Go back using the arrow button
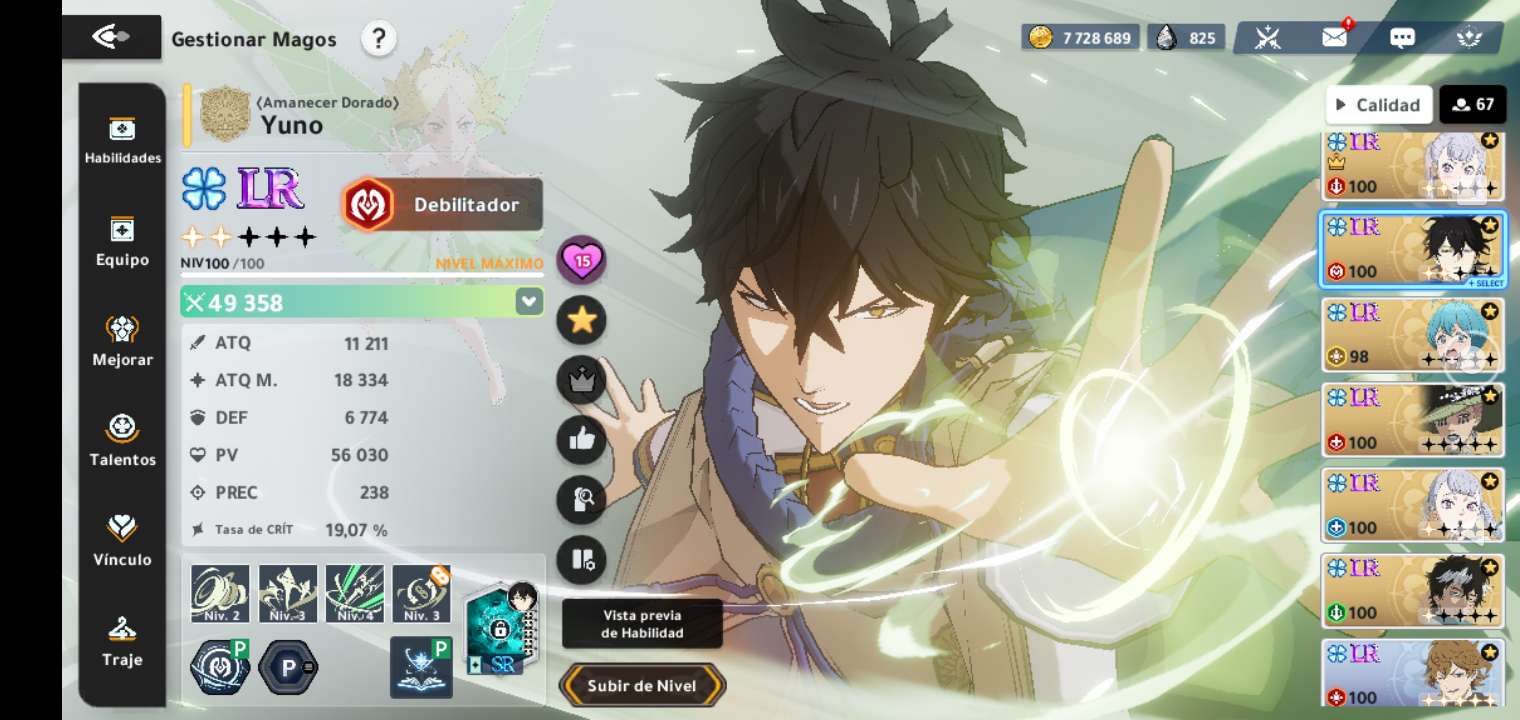The height and width of the screenshot is (720, 1520). pos(111,37)
